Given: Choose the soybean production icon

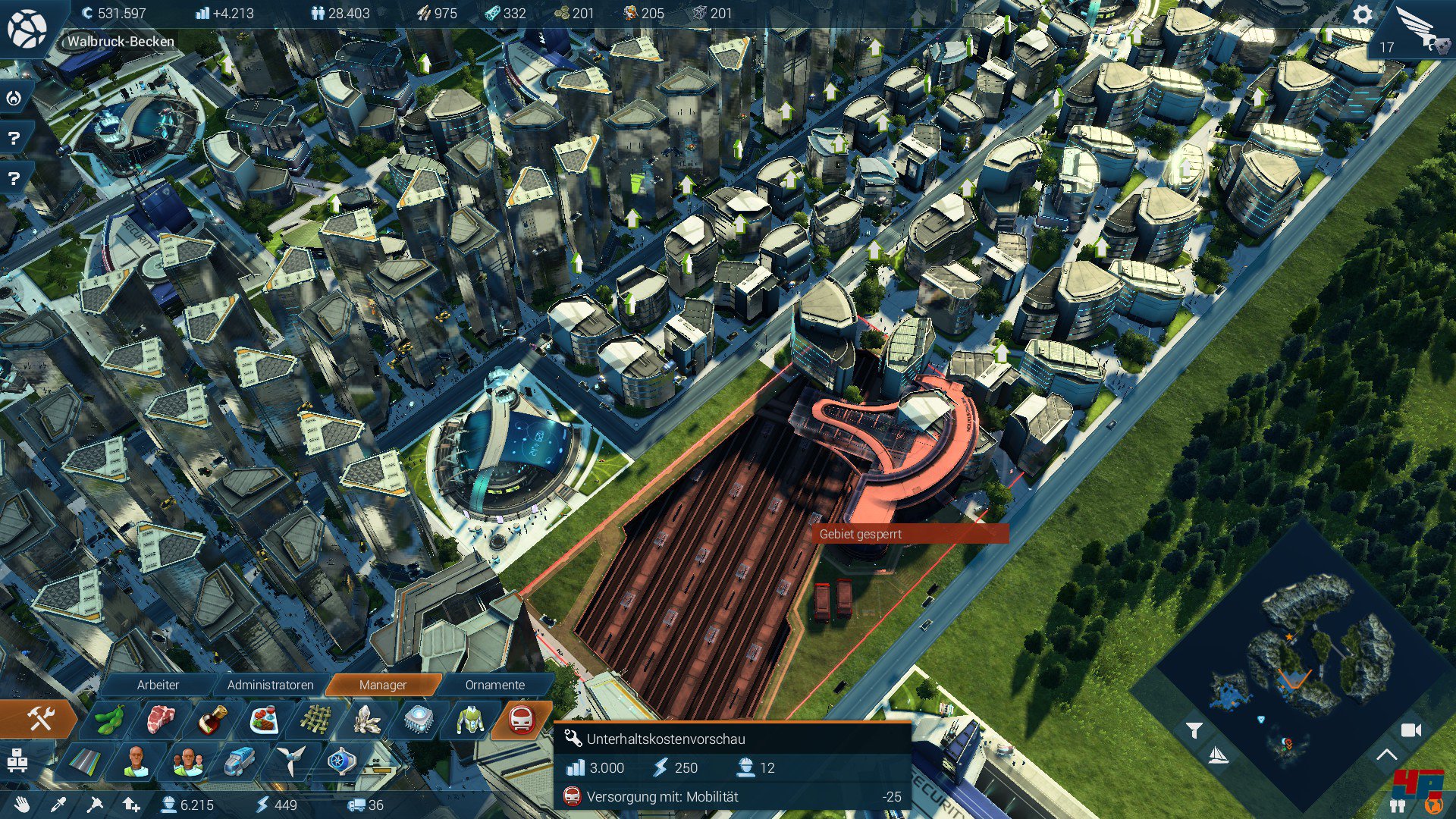Looking at the screenshot, I should click(x=110, y=720).
